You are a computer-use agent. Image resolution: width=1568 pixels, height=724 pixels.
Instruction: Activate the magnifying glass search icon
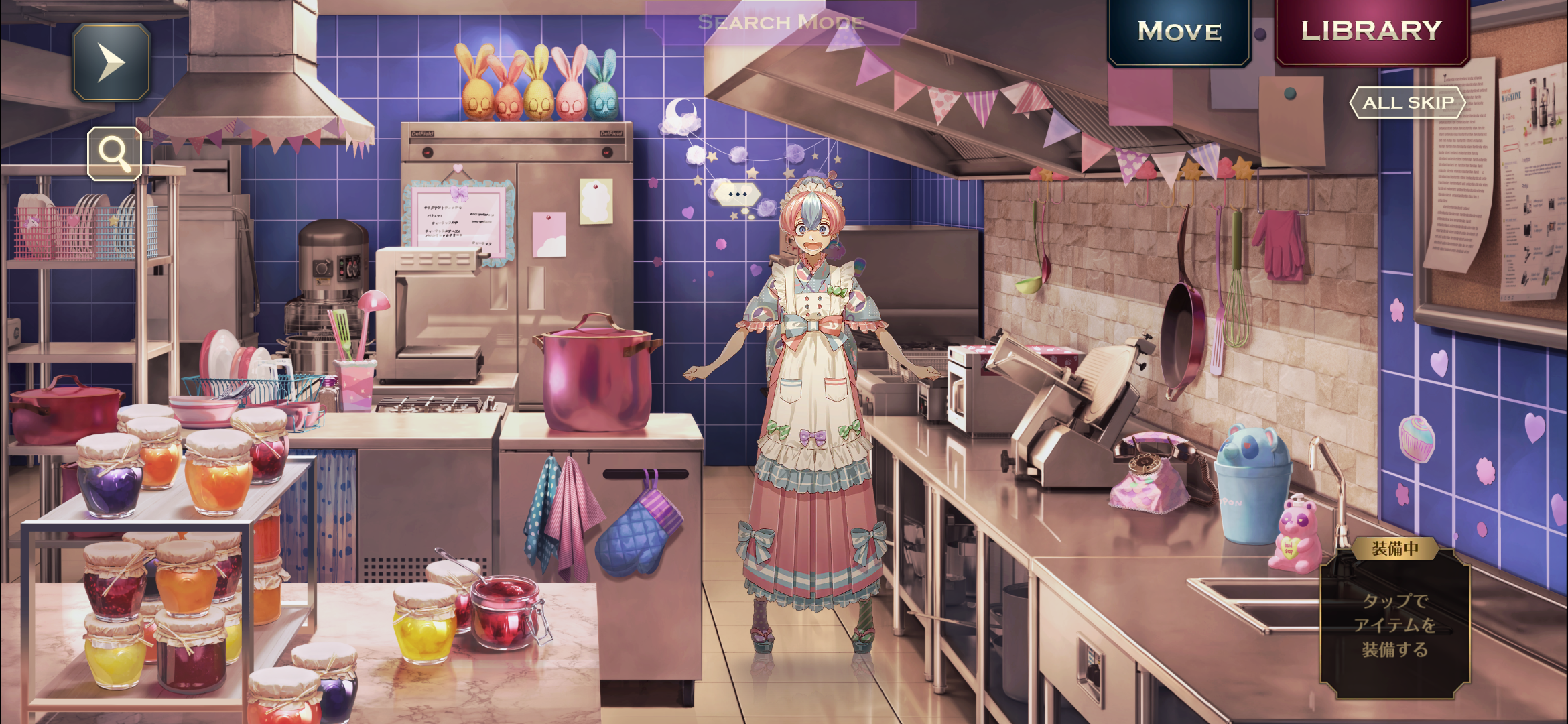pos(115,154)
